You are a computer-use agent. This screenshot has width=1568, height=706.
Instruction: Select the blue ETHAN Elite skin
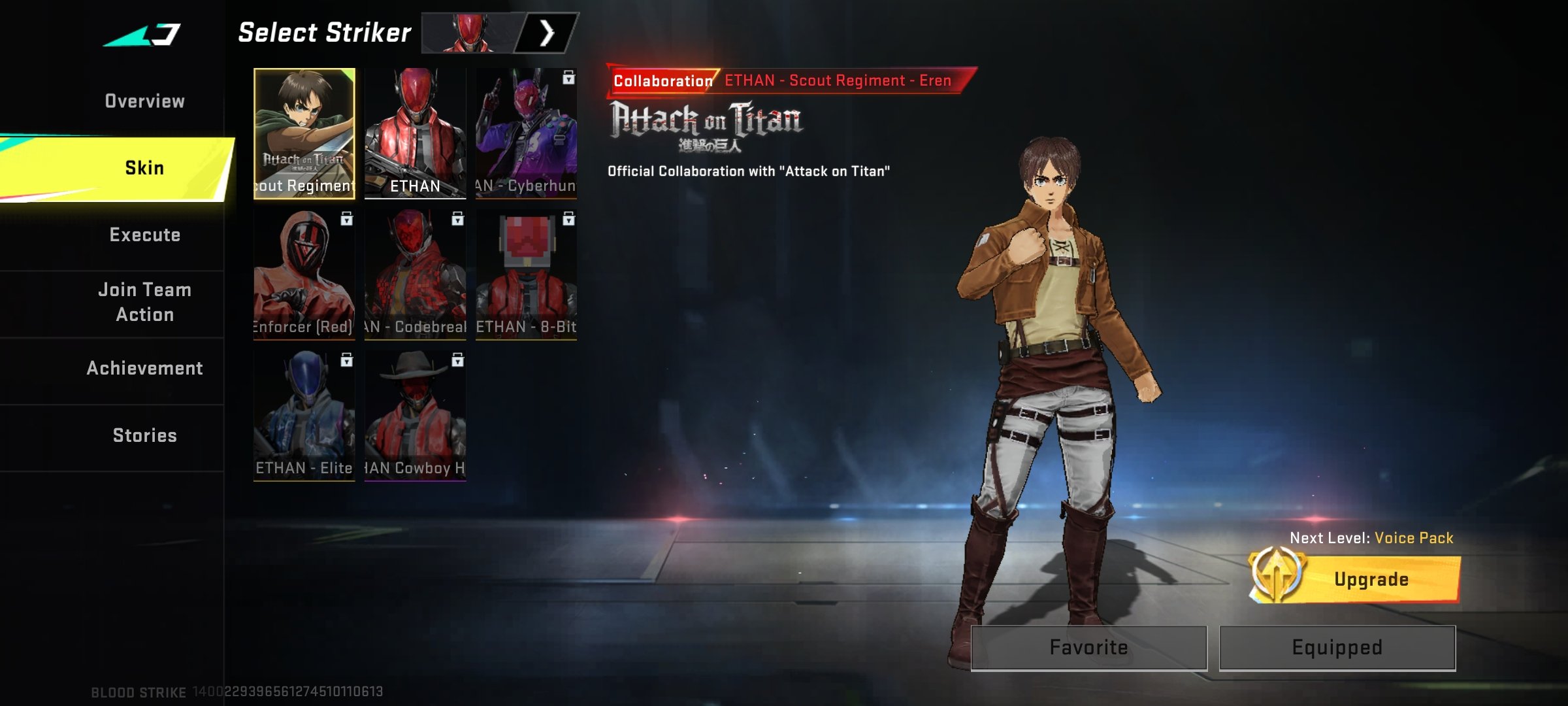click(304, 416)
